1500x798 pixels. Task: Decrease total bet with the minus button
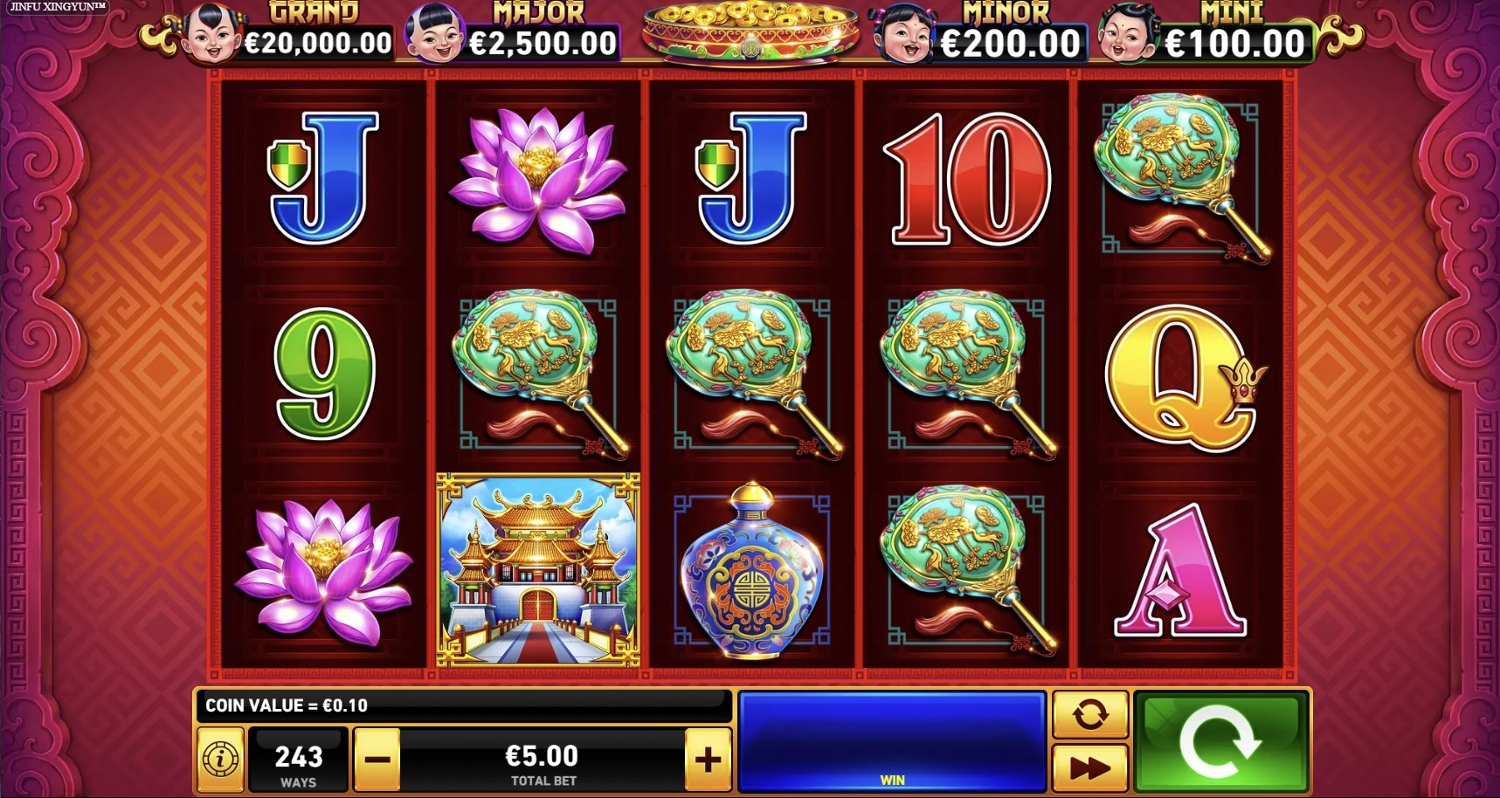pos(377,759)
